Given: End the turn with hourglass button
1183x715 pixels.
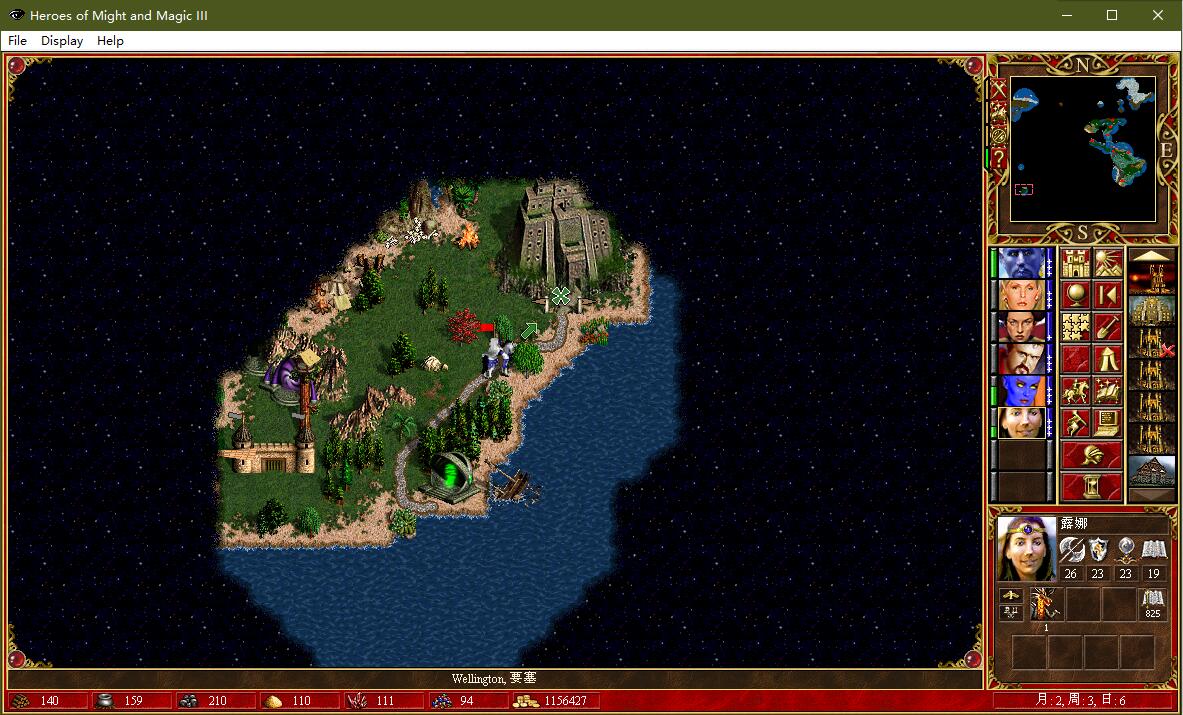Looking at the screenshot, I should point(1091,487).
